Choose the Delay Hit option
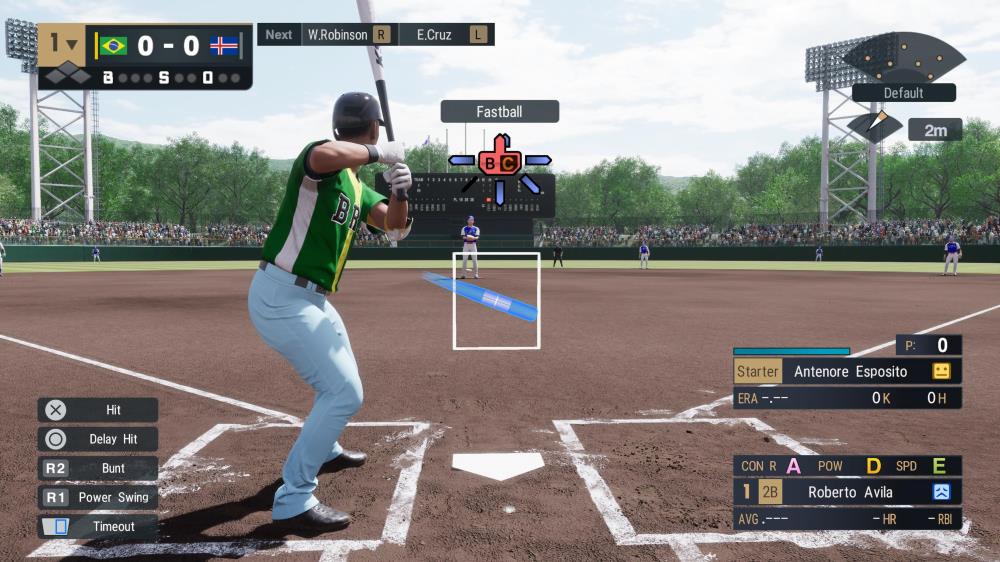Image resolution: width=1000 pixels, height=562 pixels. pyautogui.click(x=98, y=439)
